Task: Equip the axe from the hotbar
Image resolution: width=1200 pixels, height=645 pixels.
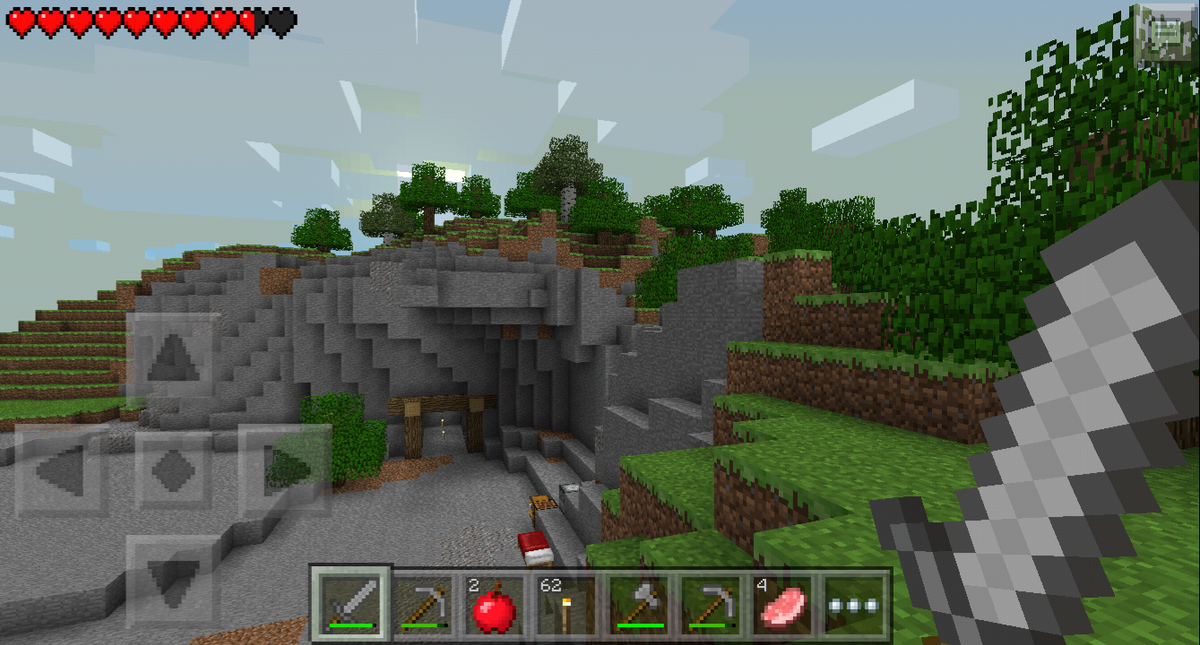Action: [639, 605]
